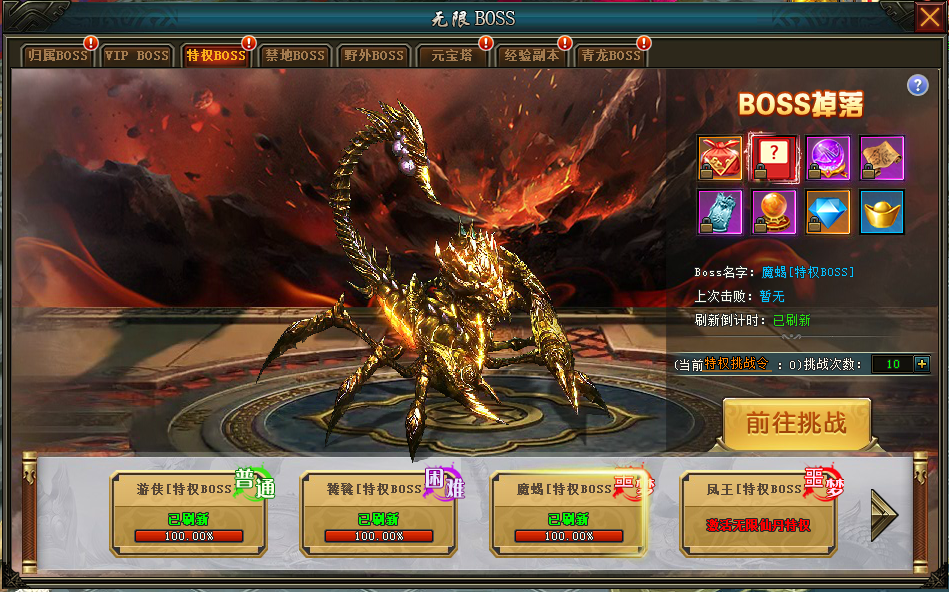View the blue diamond drop item

tap(828, 211)
